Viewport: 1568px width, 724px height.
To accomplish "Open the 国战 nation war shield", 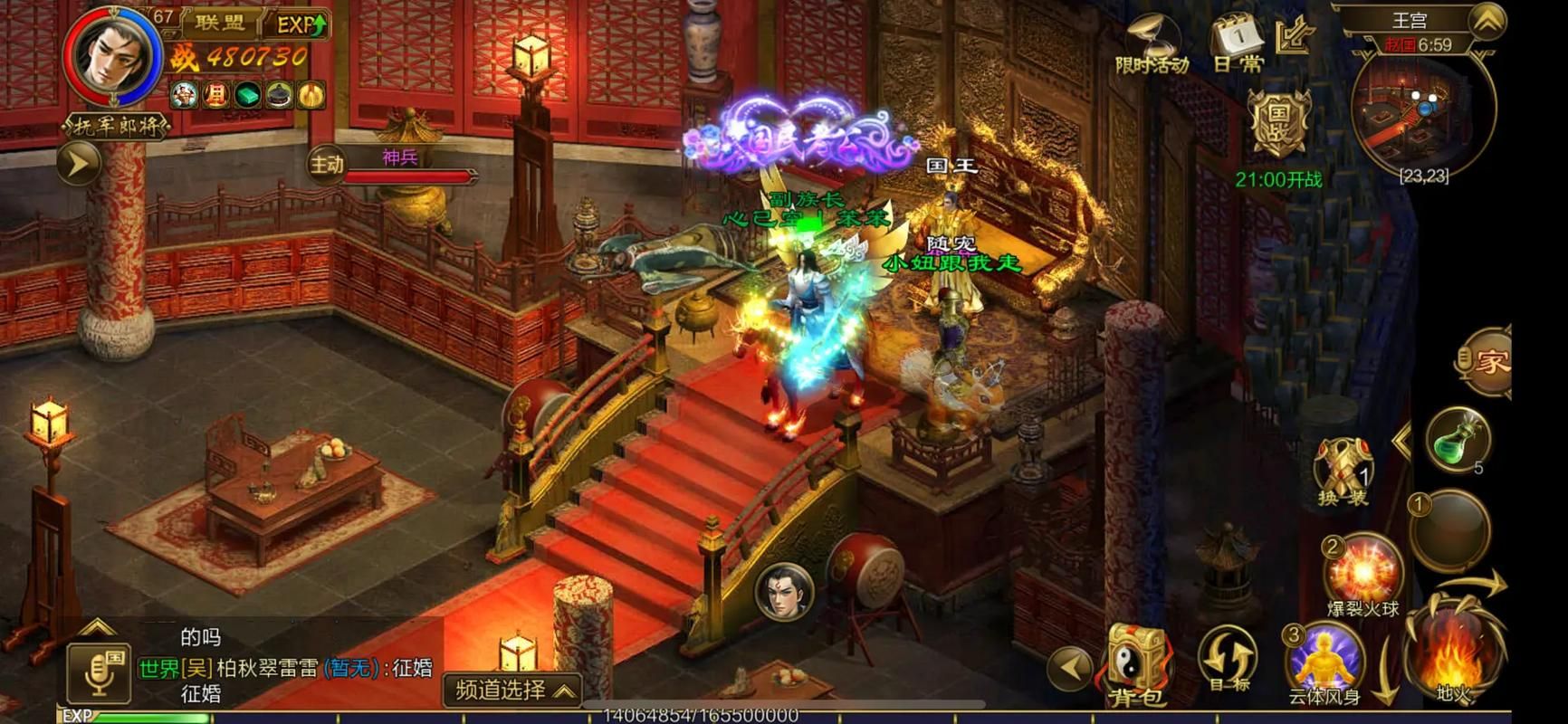I will point(1278,122).
